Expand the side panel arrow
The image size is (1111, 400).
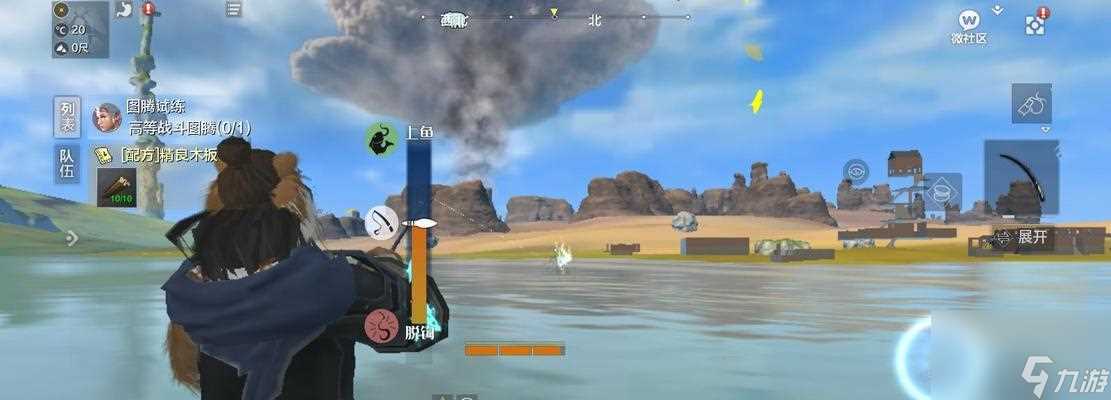click(71, 238)
